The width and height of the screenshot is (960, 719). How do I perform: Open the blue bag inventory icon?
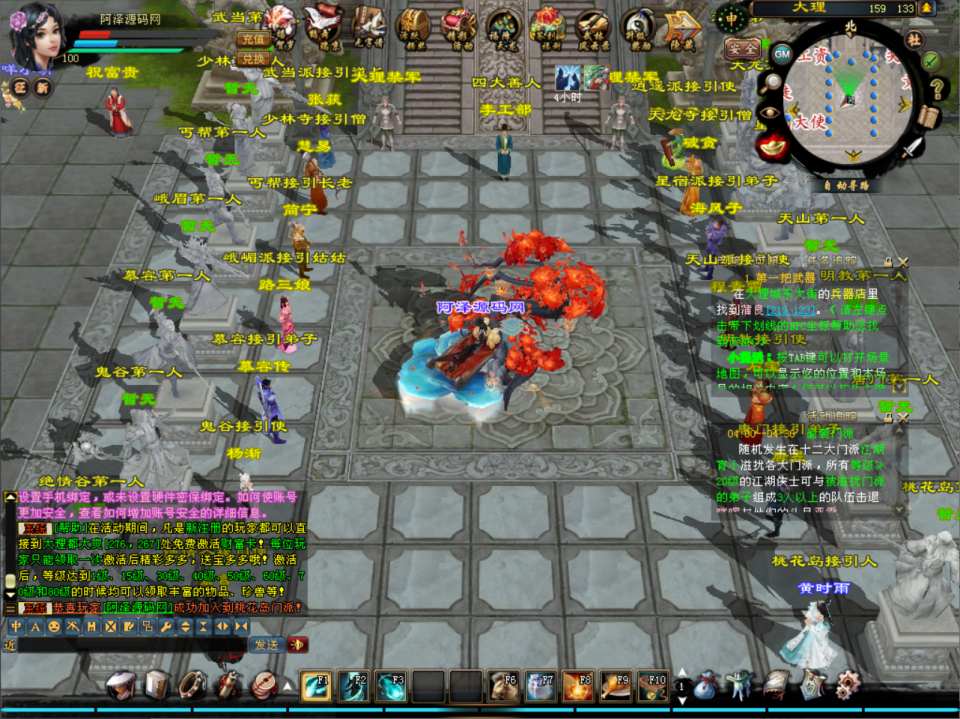pos(706,686)
